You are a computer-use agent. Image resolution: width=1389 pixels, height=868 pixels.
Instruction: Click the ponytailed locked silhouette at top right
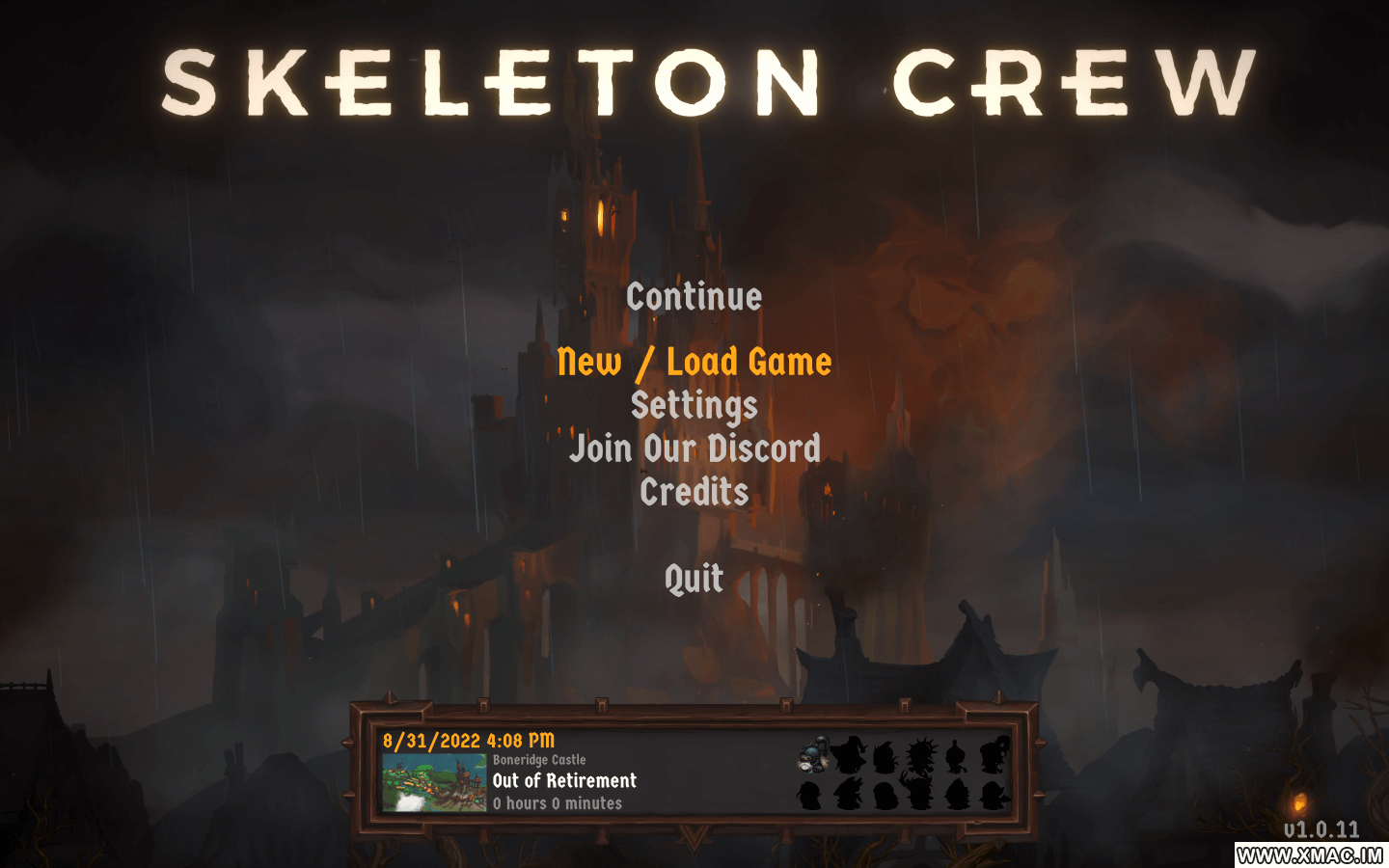[995, 755]
